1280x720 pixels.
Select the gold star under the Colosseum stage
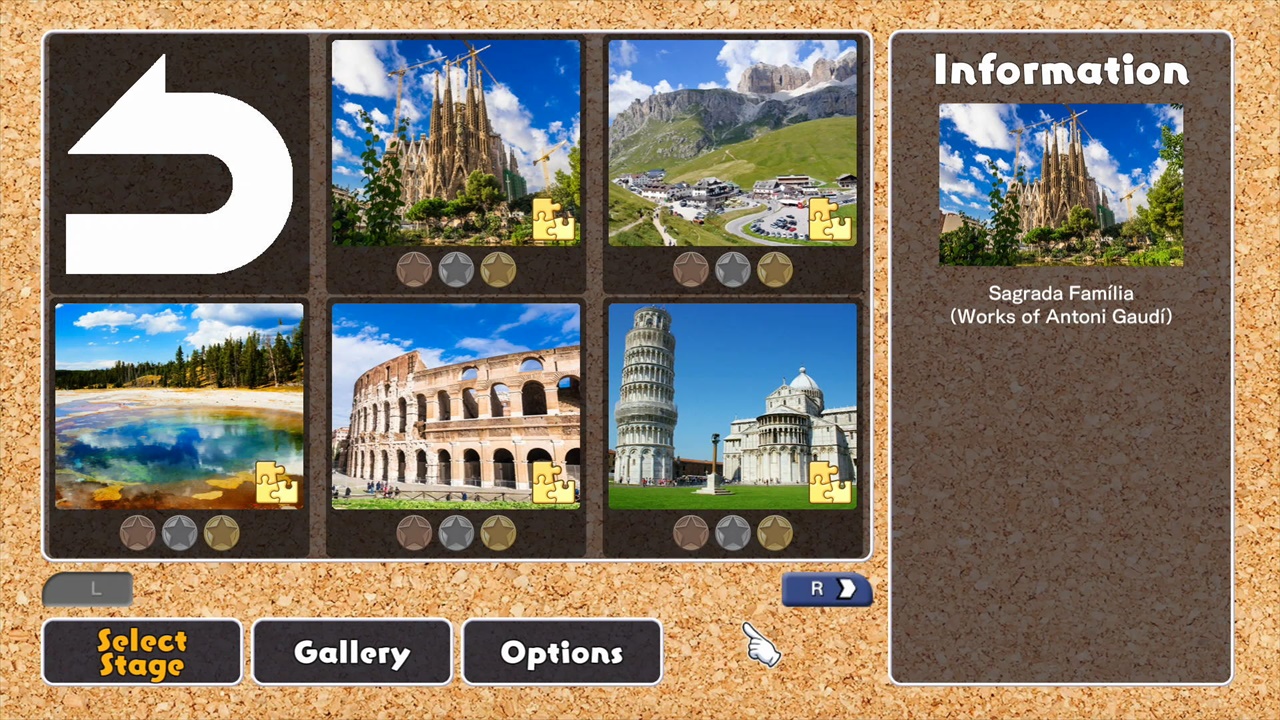[497, 533]
